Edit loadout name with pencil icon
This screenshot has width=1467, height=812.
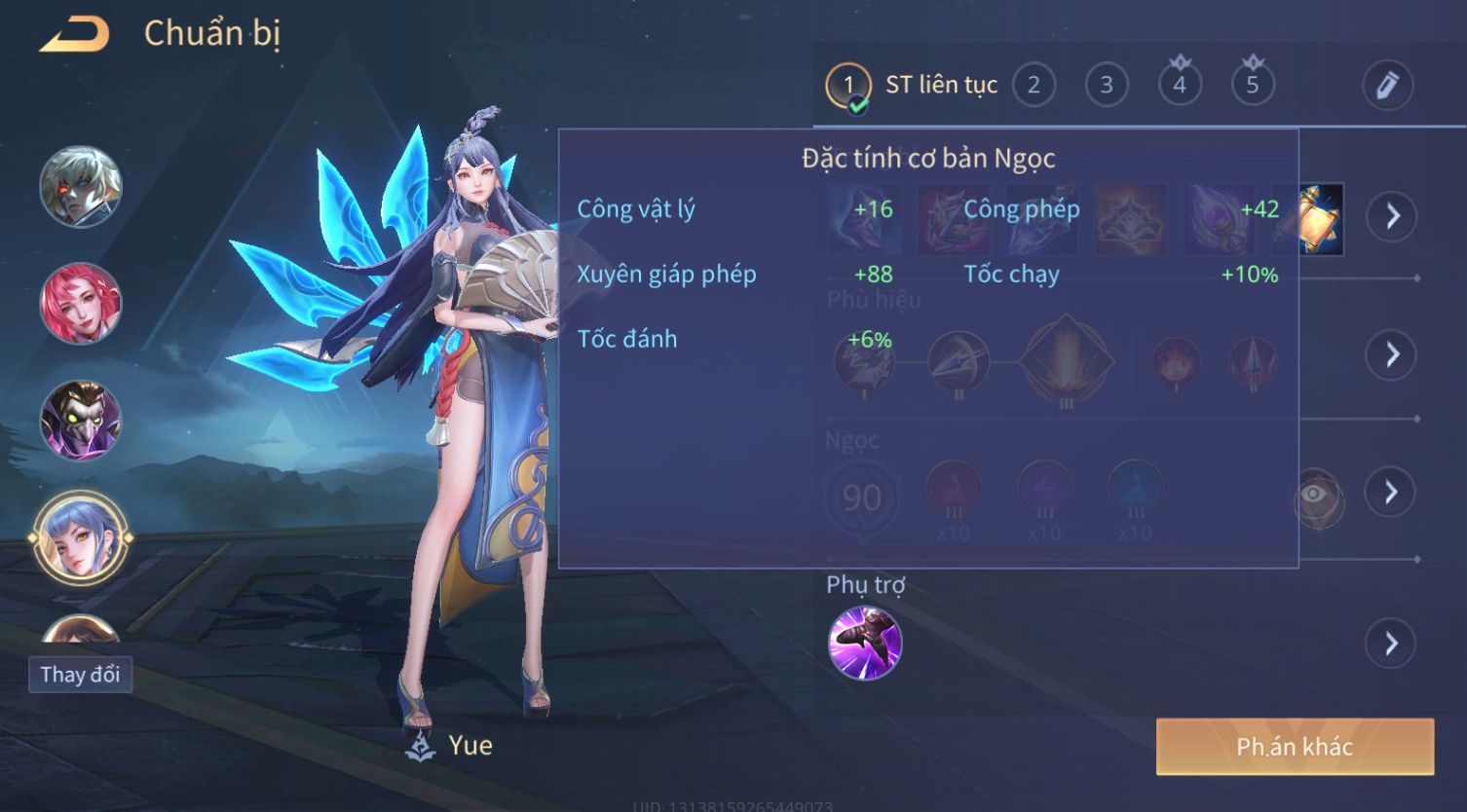(x=1387, y=86)
